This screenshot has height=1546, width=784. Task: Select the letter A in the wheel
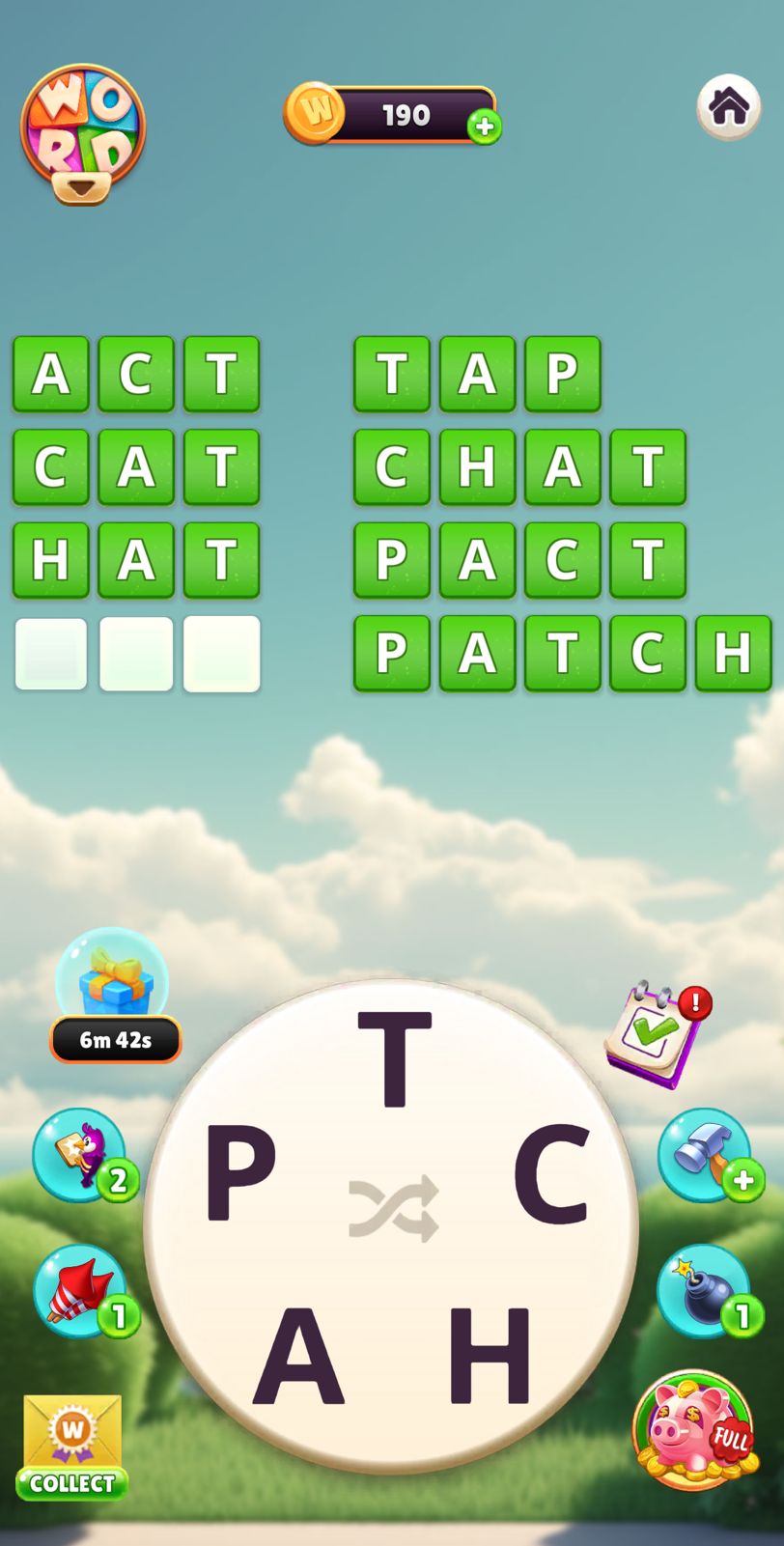pos(298,1355)
